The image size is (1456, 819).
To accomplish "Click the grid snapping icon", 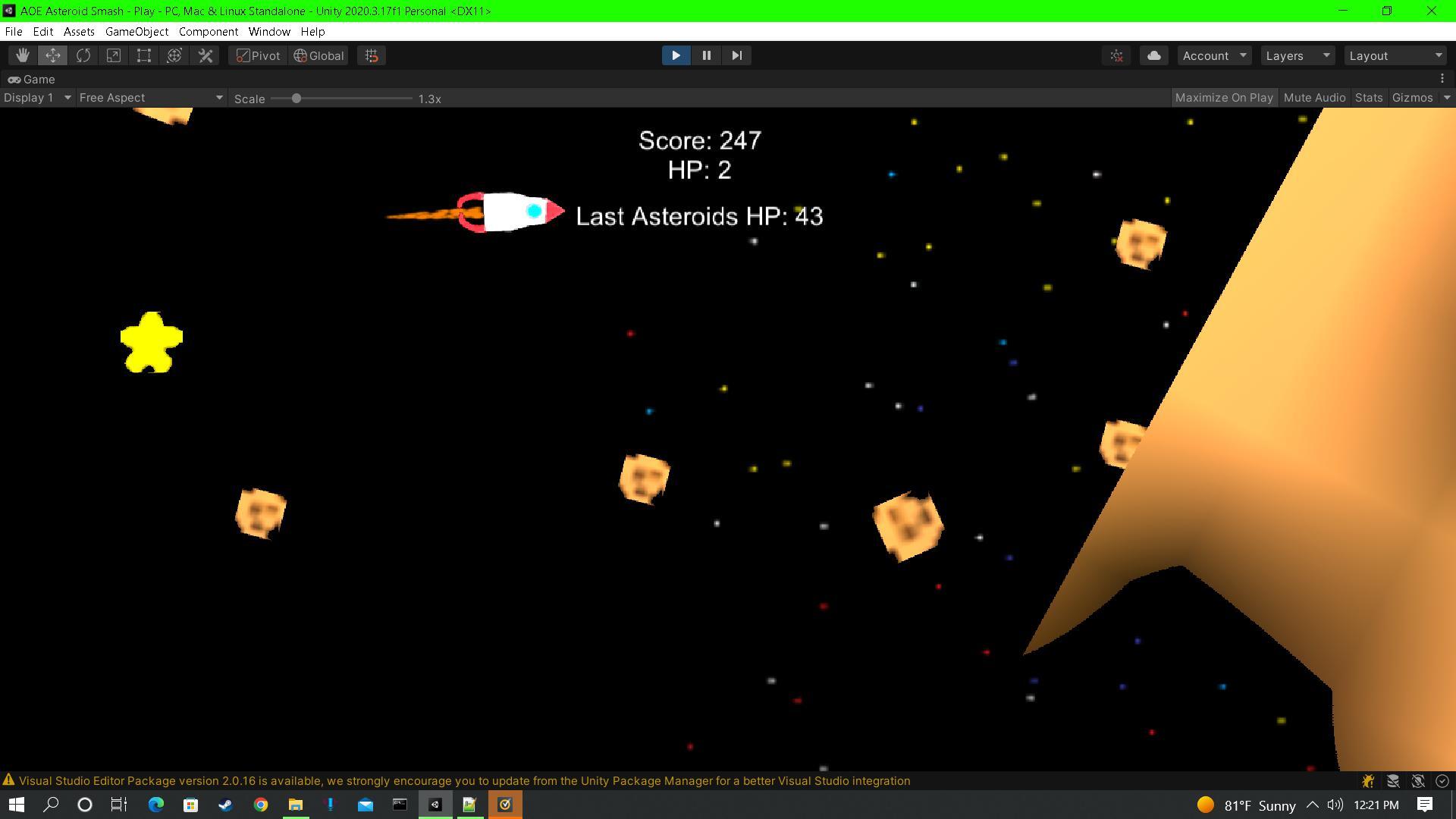I will click(371, 55).
